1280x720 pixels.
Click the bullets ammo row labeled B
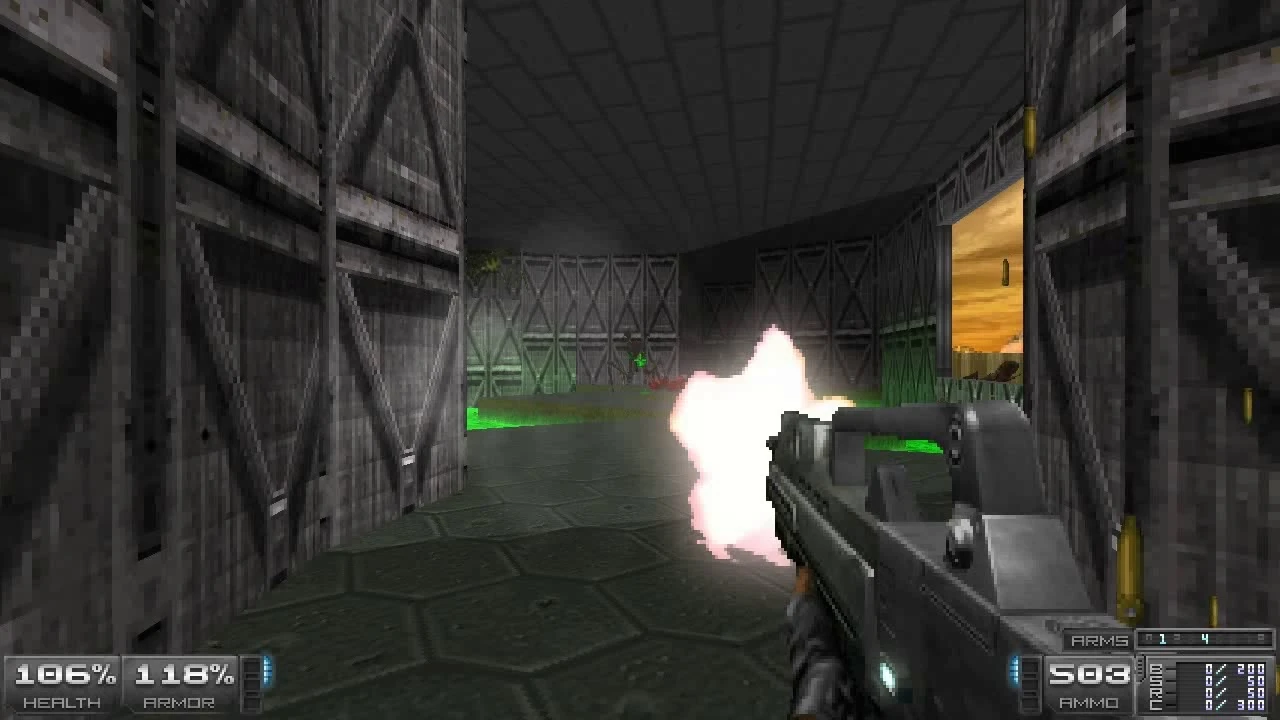tap(1154, 668)
